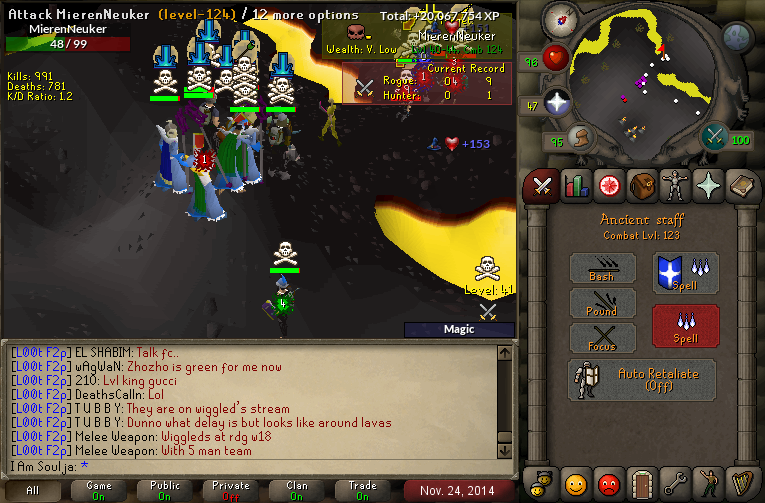The width and height of the screenshot is (765, 503).
Task: Toggle run using the boot energy orb
Action: (x=580, y=136)
